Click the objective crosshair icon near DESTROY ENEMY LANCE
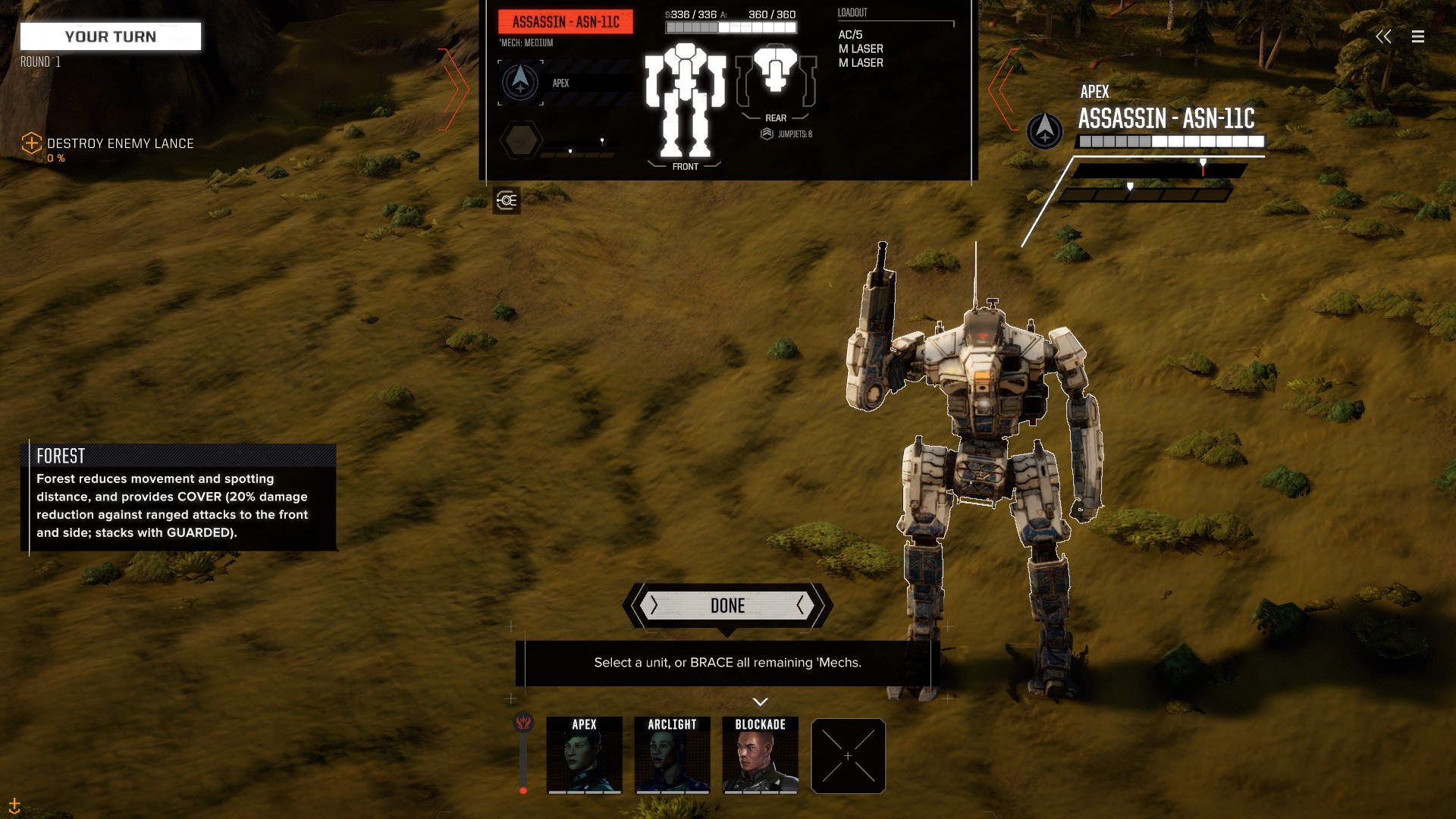The image size is (1456, 819). coord(31,143)
